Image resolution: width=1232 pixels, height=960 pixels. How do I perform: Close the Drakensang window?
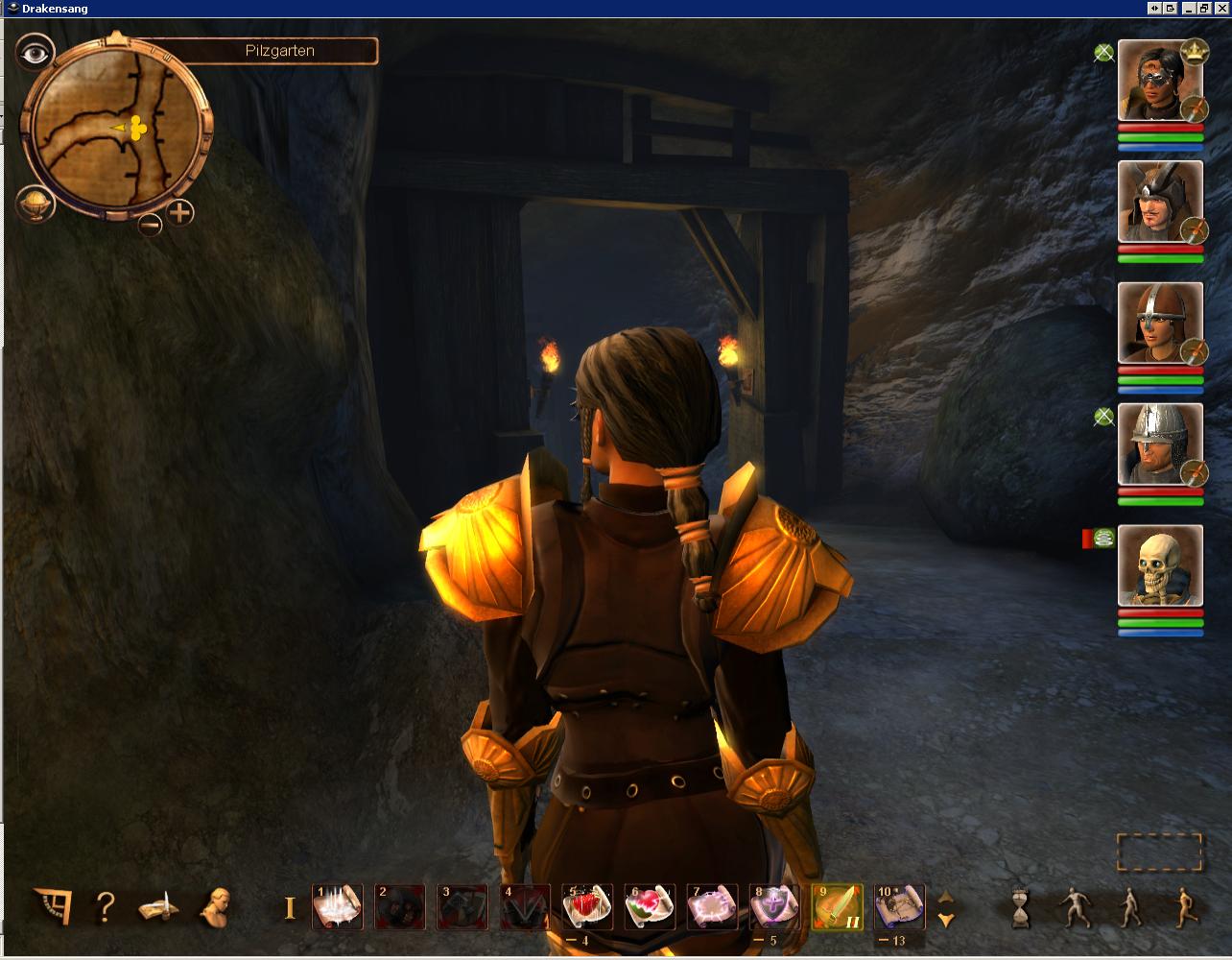click(x=1221, y=8)
